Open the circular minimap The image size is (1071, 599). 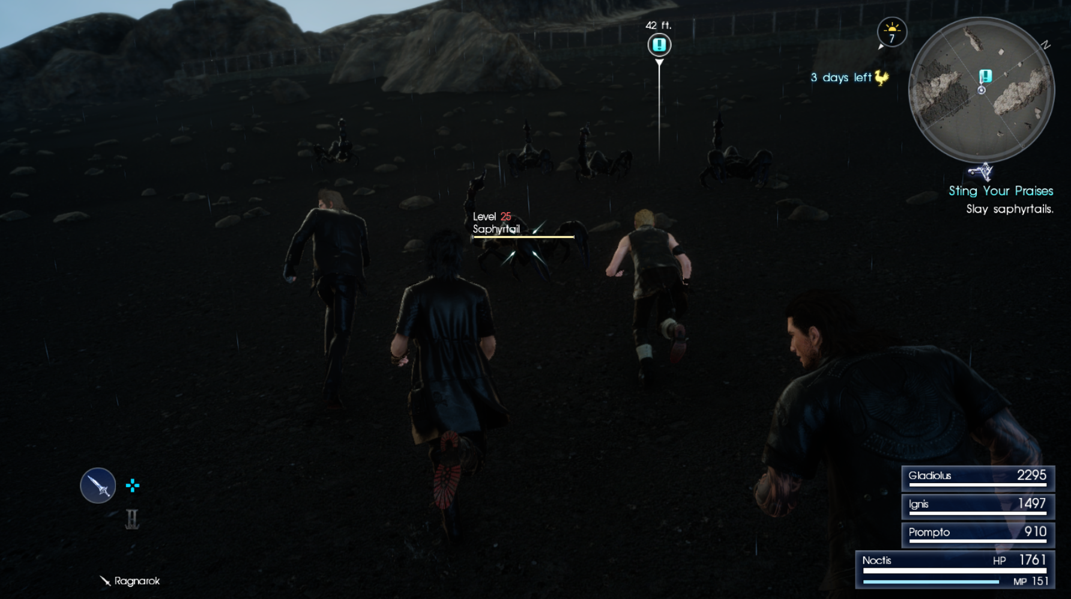[981, 90]
